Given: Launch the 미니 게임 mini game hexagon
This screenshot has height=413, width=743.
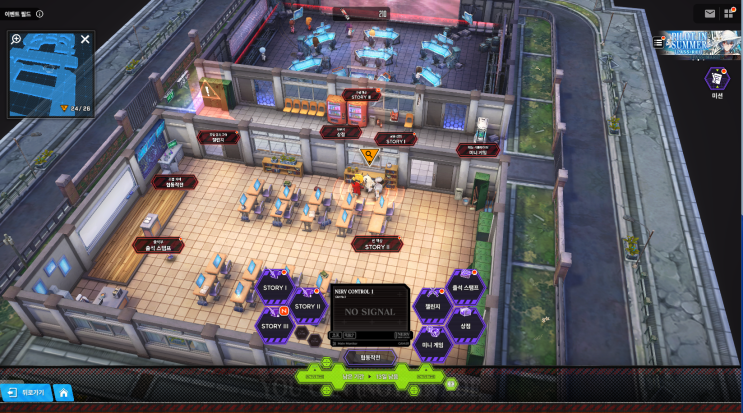Looking at the screenshot, I should coord(432,344).
